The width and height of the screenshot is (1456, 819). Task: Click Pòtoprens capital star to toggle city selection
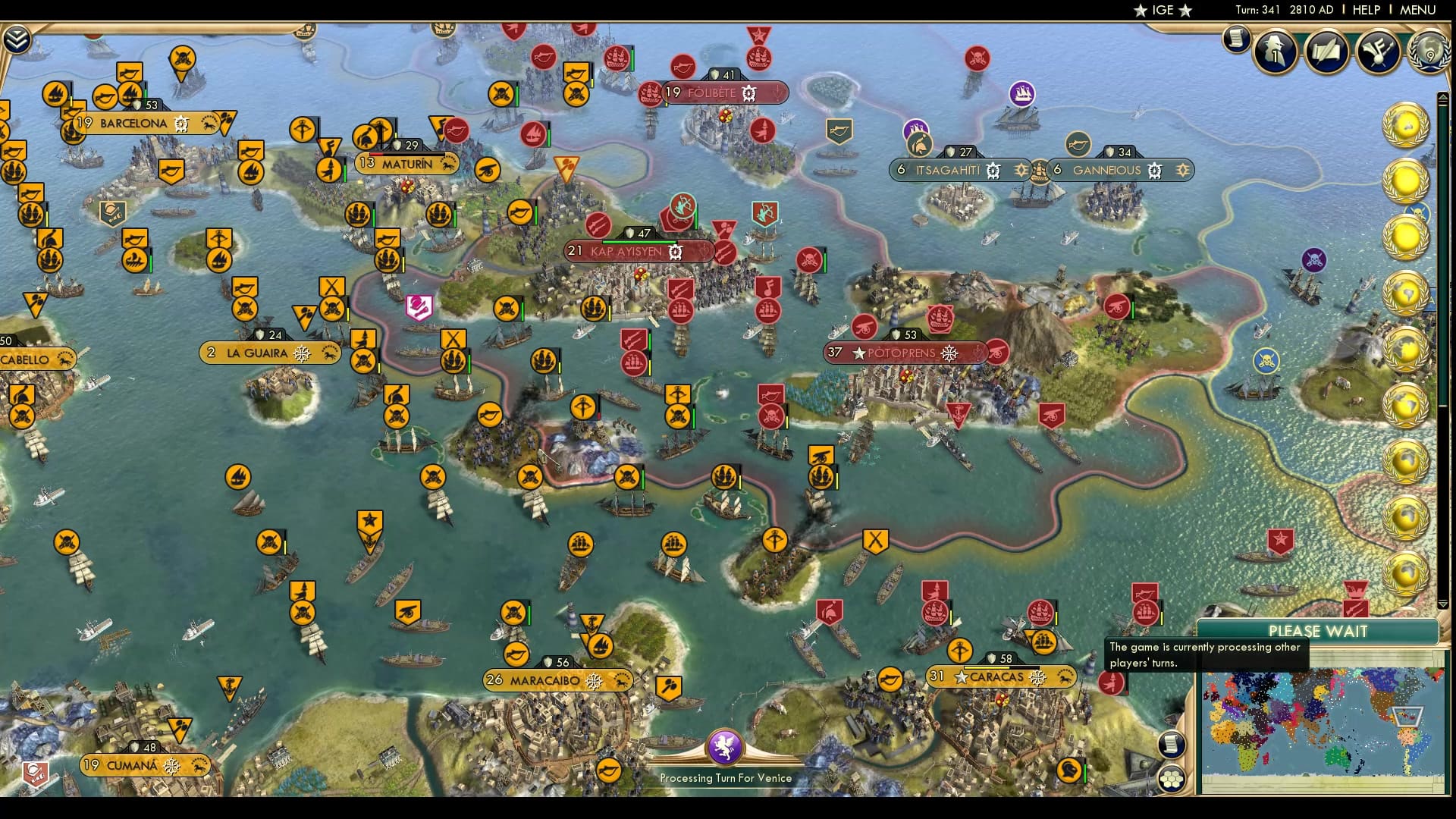858,352
